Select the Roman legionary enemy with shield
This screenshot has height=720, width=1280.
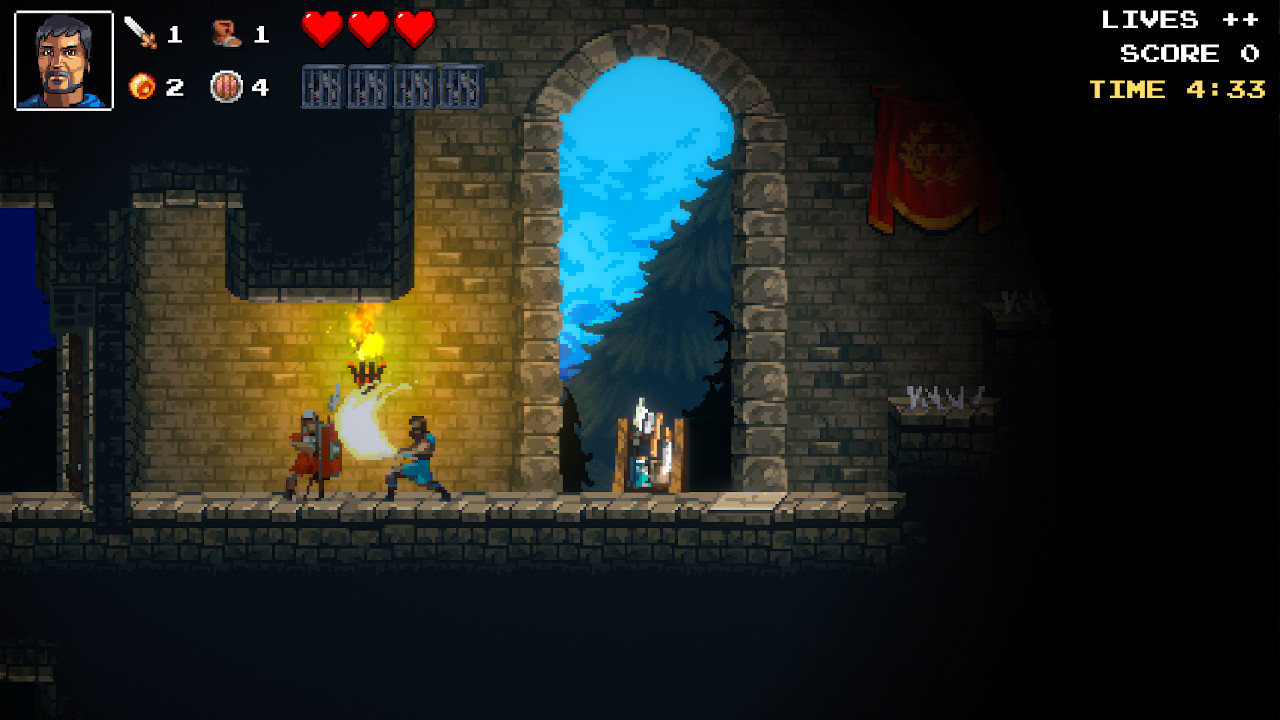click(310, 445)
